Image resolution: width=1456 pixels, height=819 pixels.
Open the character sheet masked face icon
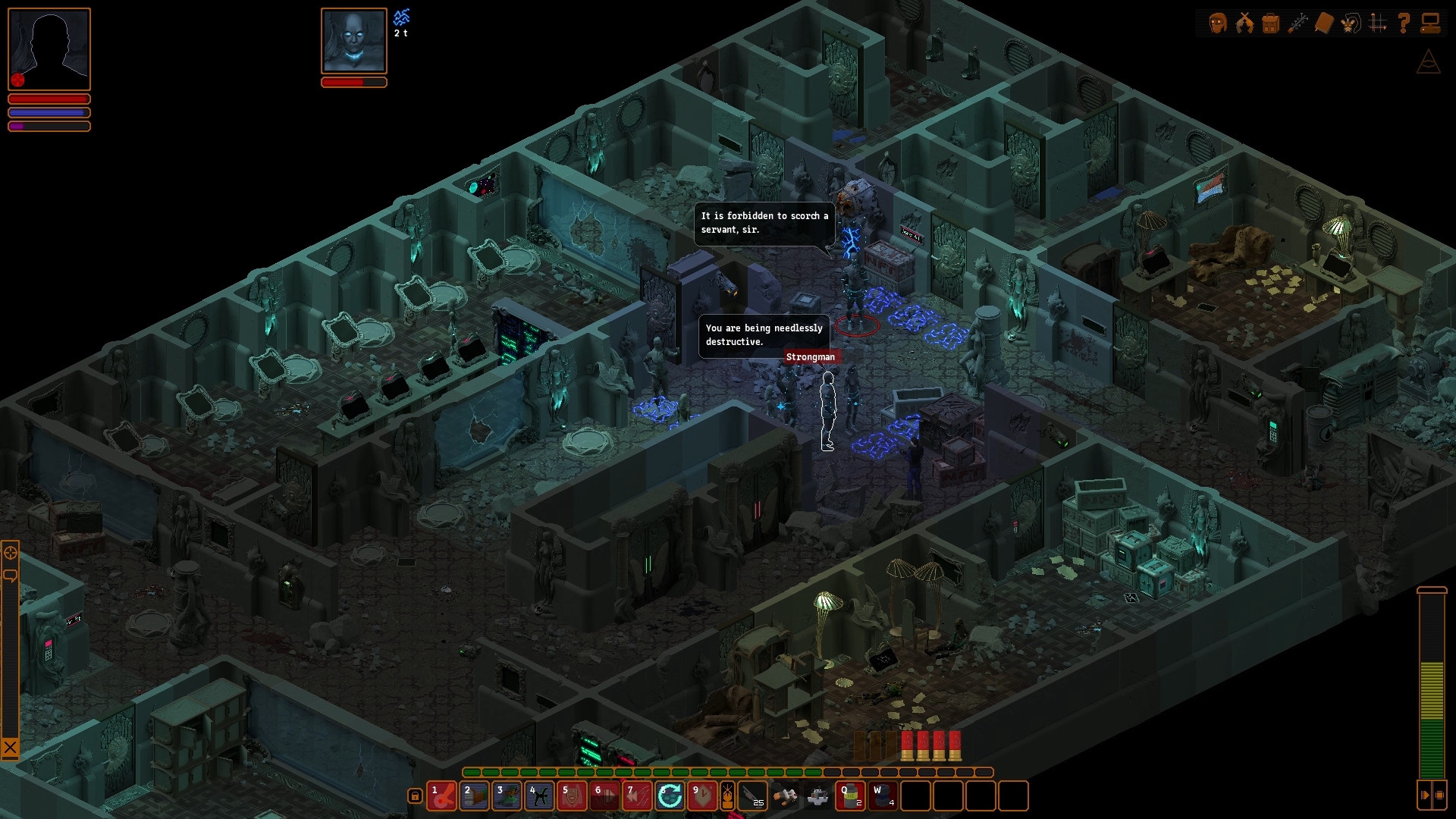[1218, 23]
